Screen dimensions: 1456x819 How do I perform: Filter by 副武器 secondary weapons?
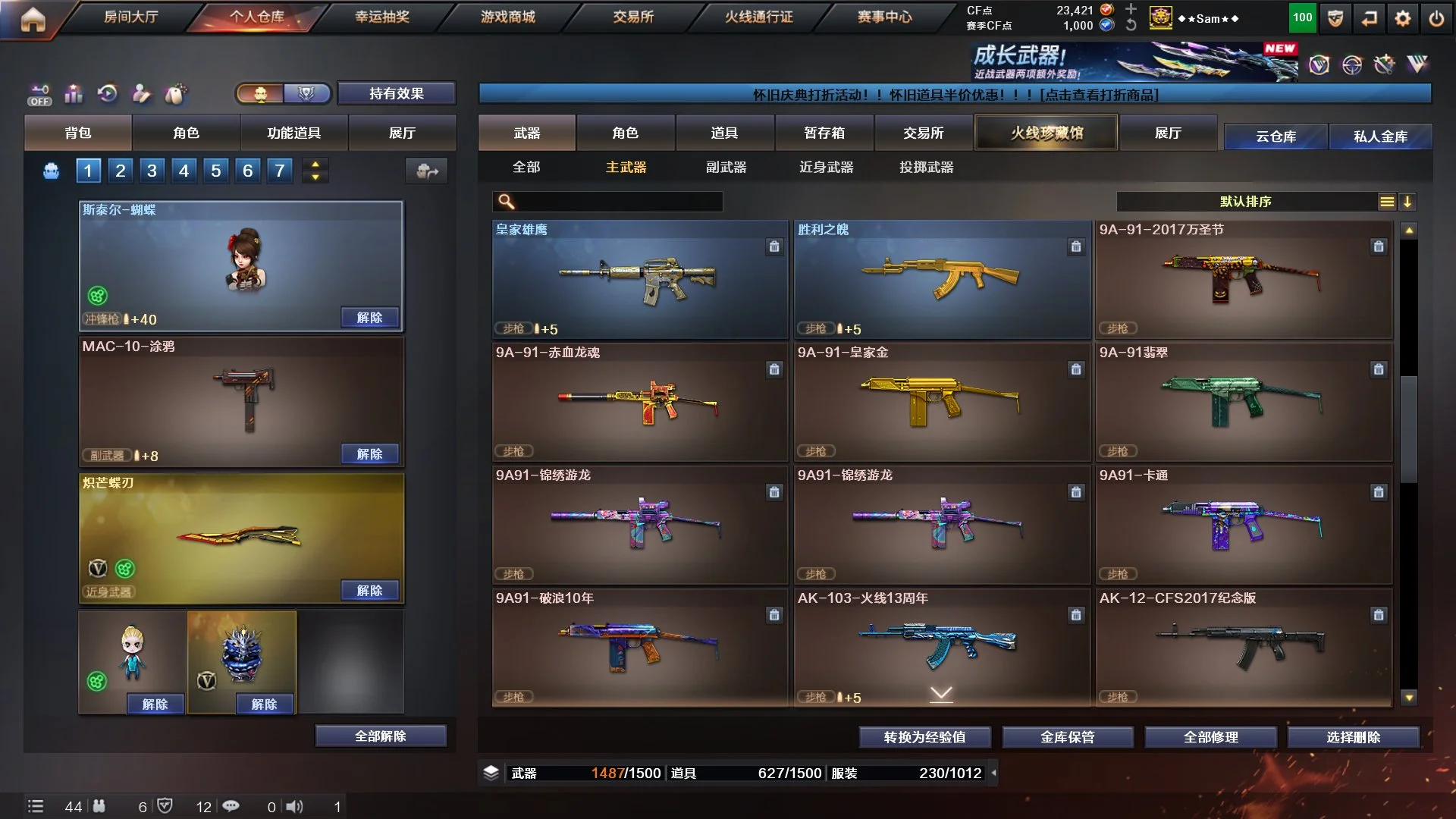(x=726, y=167)
